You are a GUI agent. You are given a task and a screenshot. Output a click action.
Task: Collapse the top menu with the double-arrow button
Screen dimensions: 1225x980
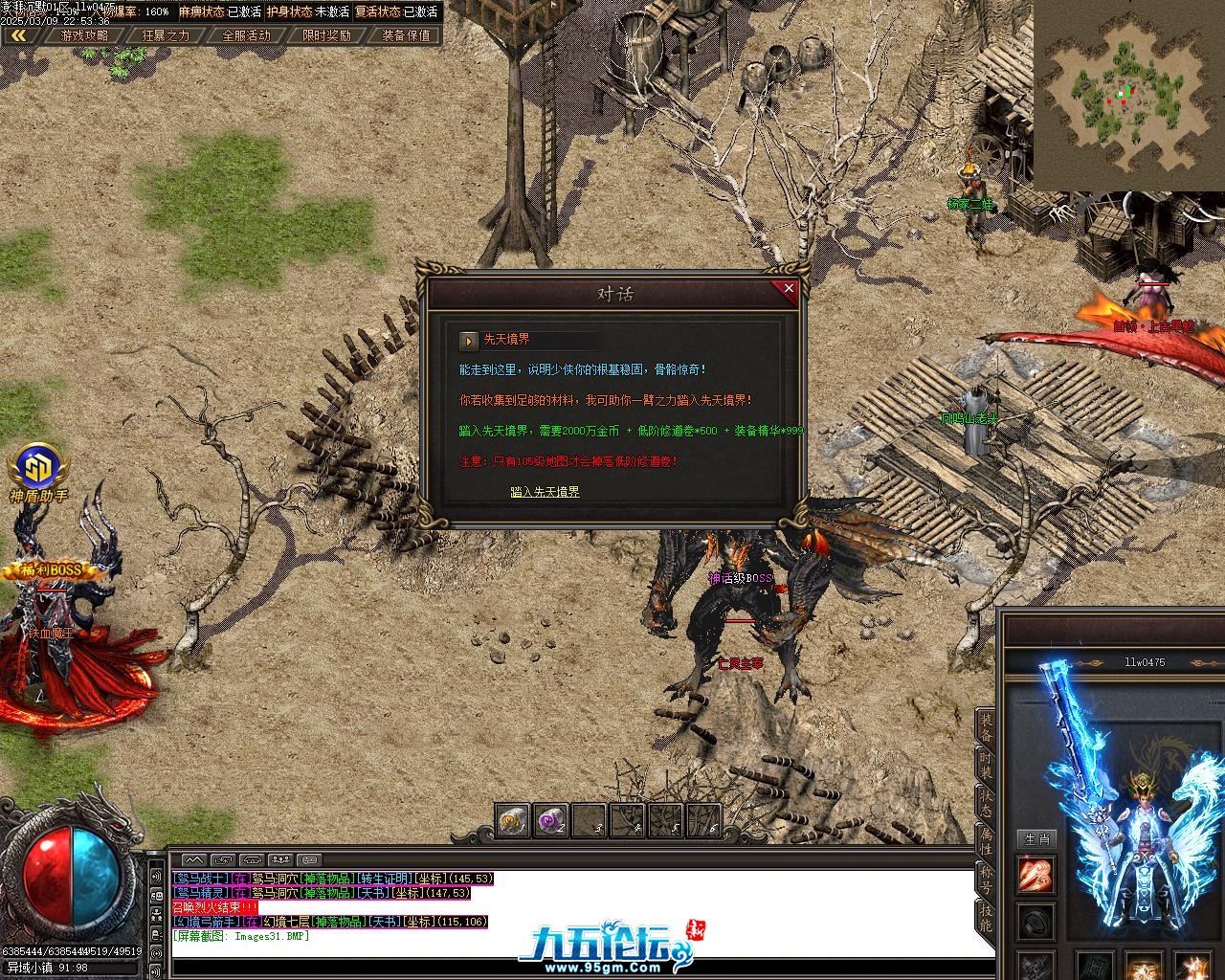click(18, 35)
